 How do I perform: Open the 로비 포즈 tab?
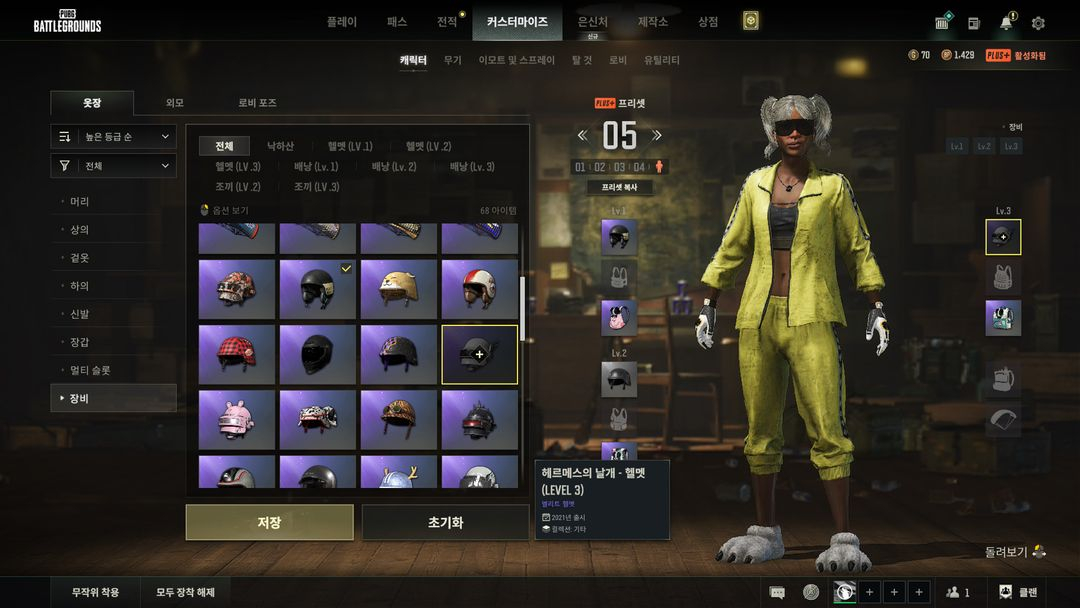[x=257, y=103]
